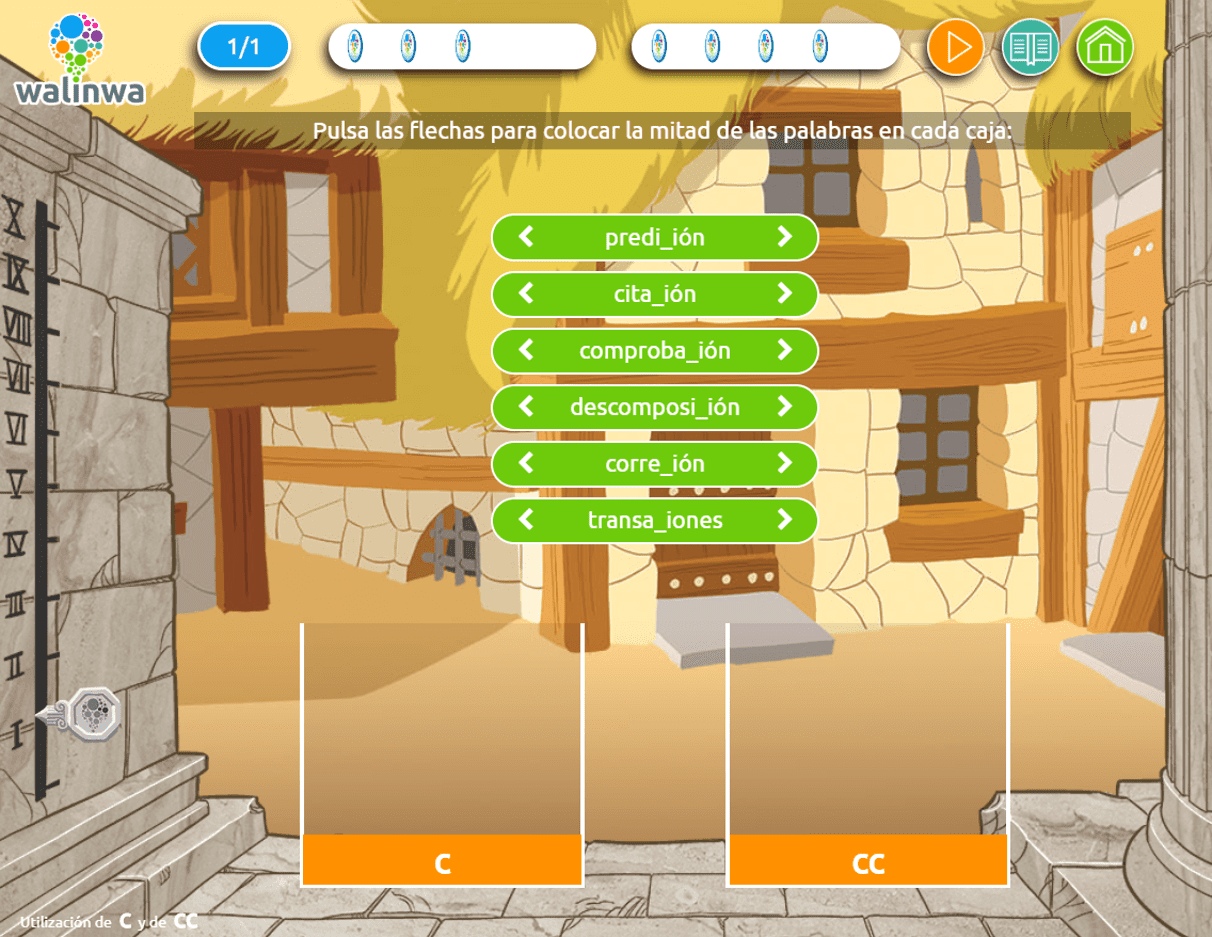The width and height of the screenshot is (1212, 937).
Task: Place descomposi_ión in C using left arrow
Action: click(x=526, y=407)
